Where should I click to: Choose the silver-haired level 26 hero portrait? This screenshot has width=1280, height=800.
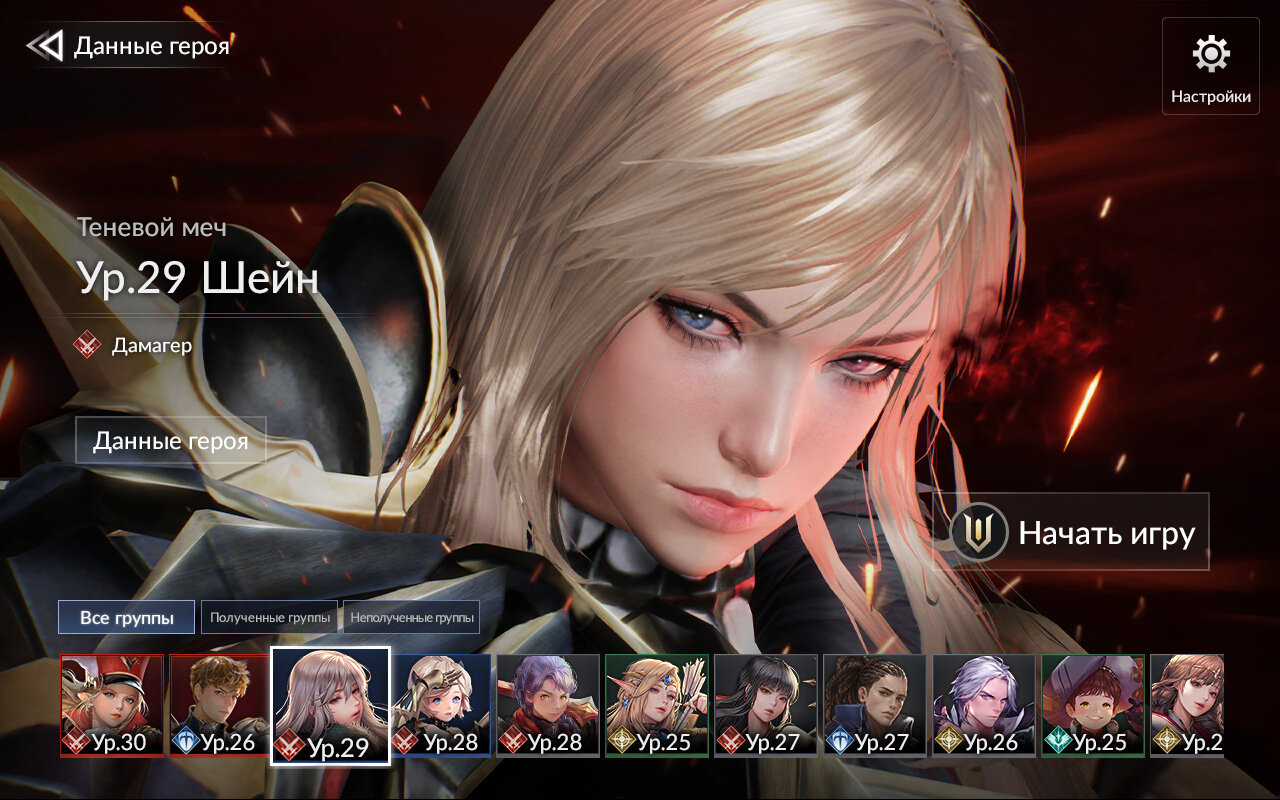pos(984,705)
